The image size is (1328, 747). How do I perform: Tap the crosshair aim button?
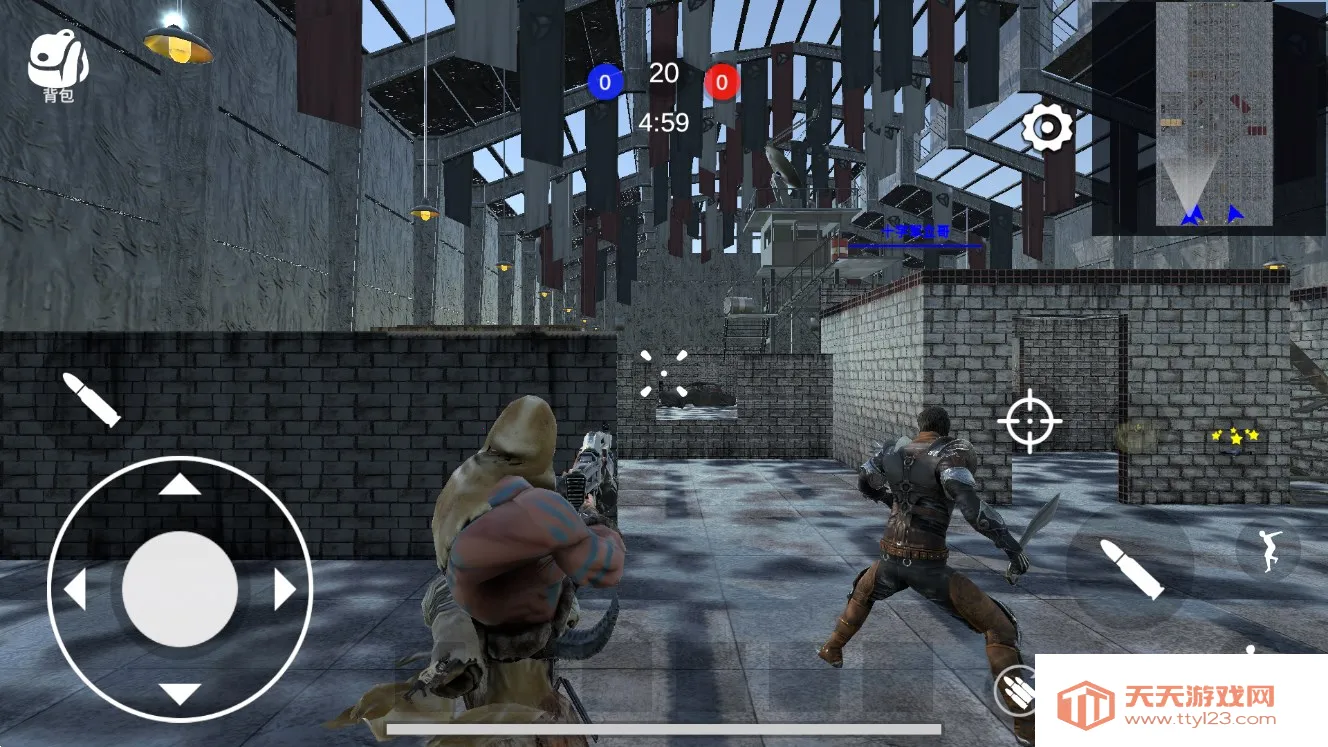tap(1029, 421)
